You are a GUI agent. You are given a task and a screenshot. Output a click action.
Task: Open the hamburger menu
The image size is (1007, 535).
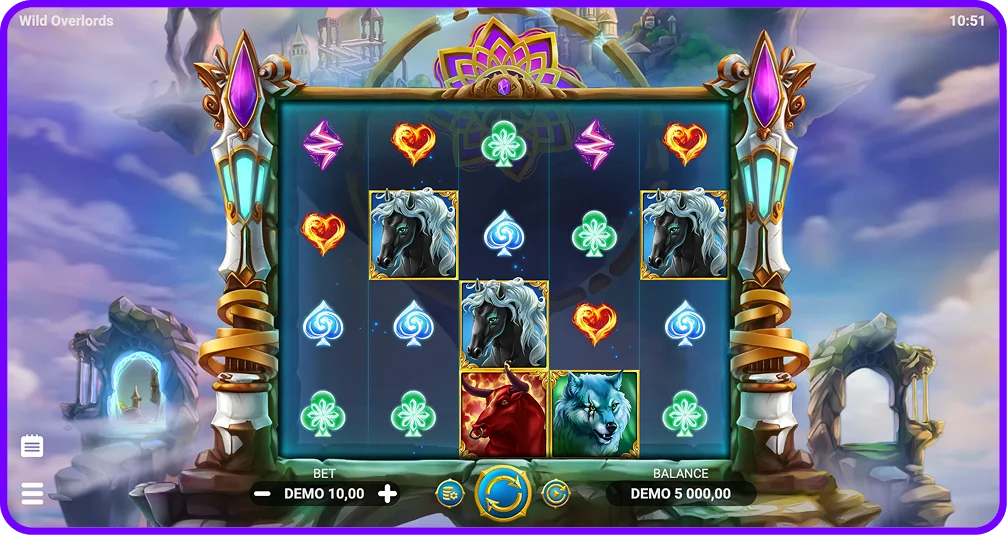click(x=32, y=493)
